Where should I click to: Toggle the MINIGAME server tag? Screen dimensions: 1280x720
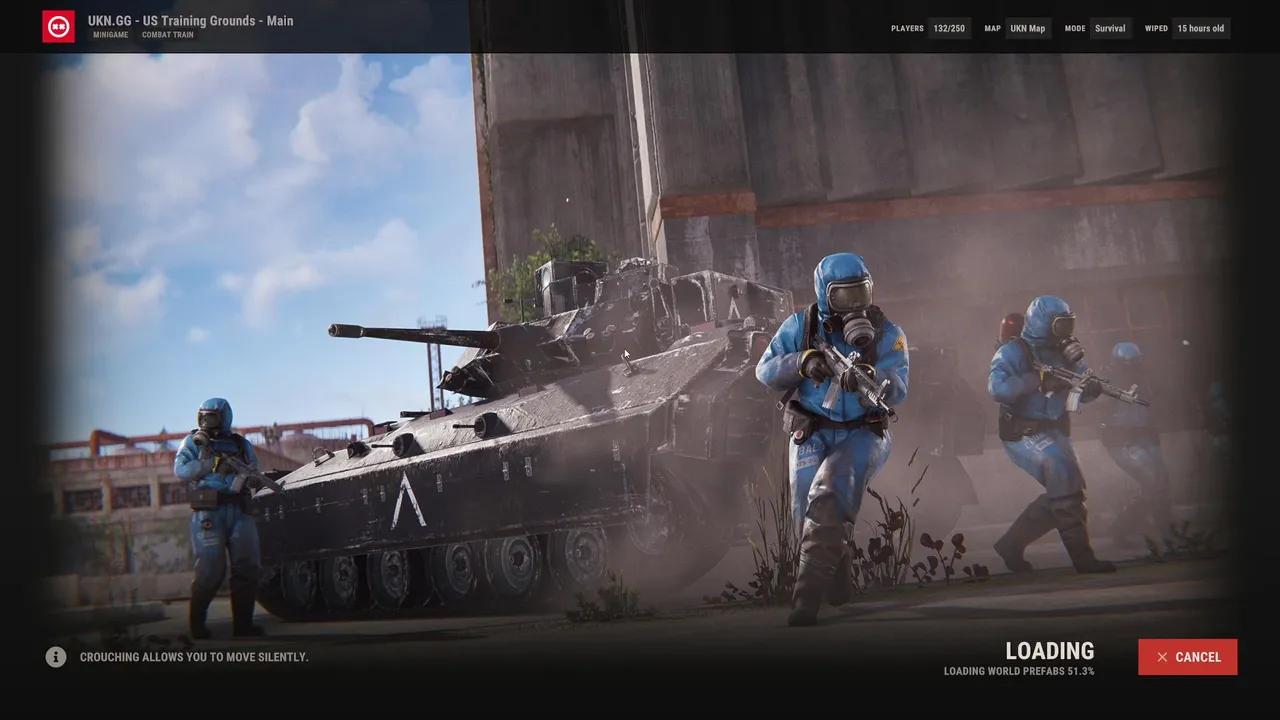coord(110,34)
